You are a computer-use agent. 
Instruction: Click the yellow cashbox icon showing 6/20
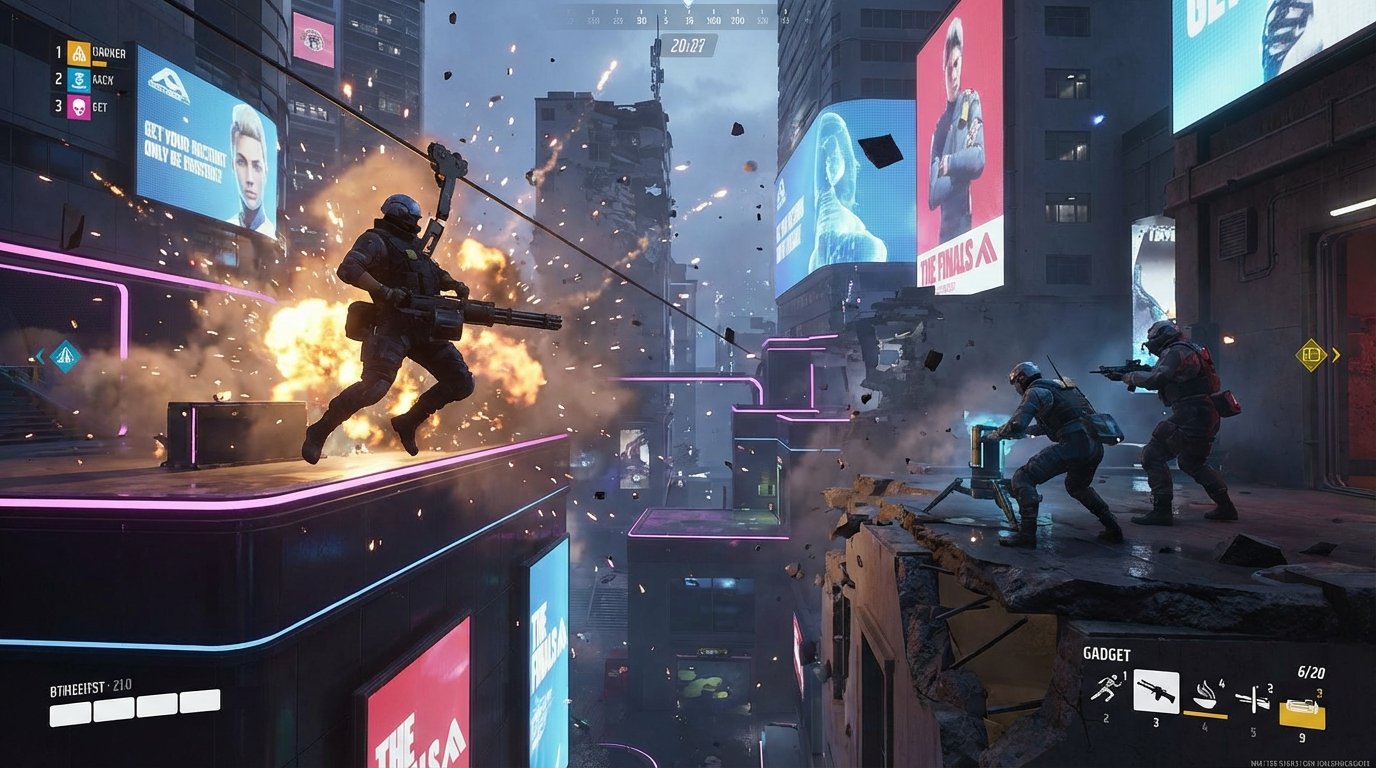1302,707
